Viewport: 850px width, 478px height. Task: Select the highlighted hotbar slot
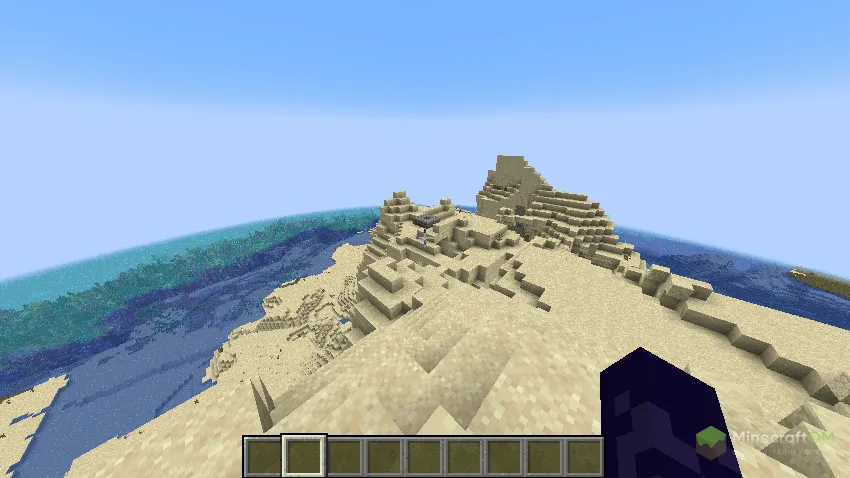pyautogui.click(x=304, y=456)
